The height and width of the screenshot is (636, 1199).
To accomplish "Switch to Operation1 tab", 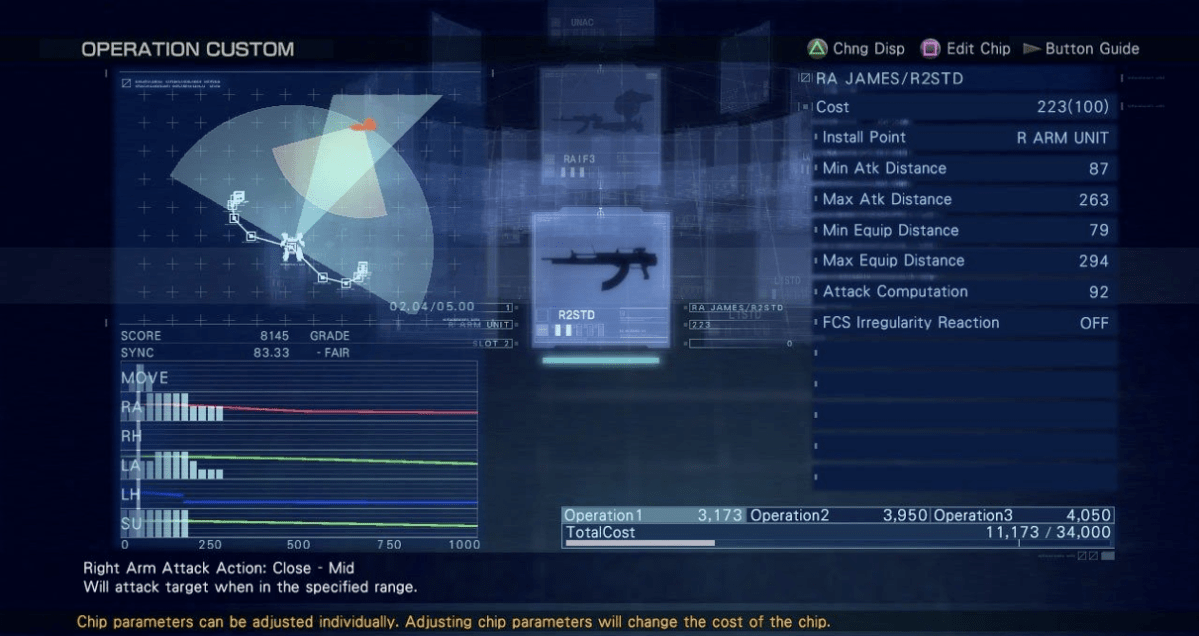I will point(653,516).
